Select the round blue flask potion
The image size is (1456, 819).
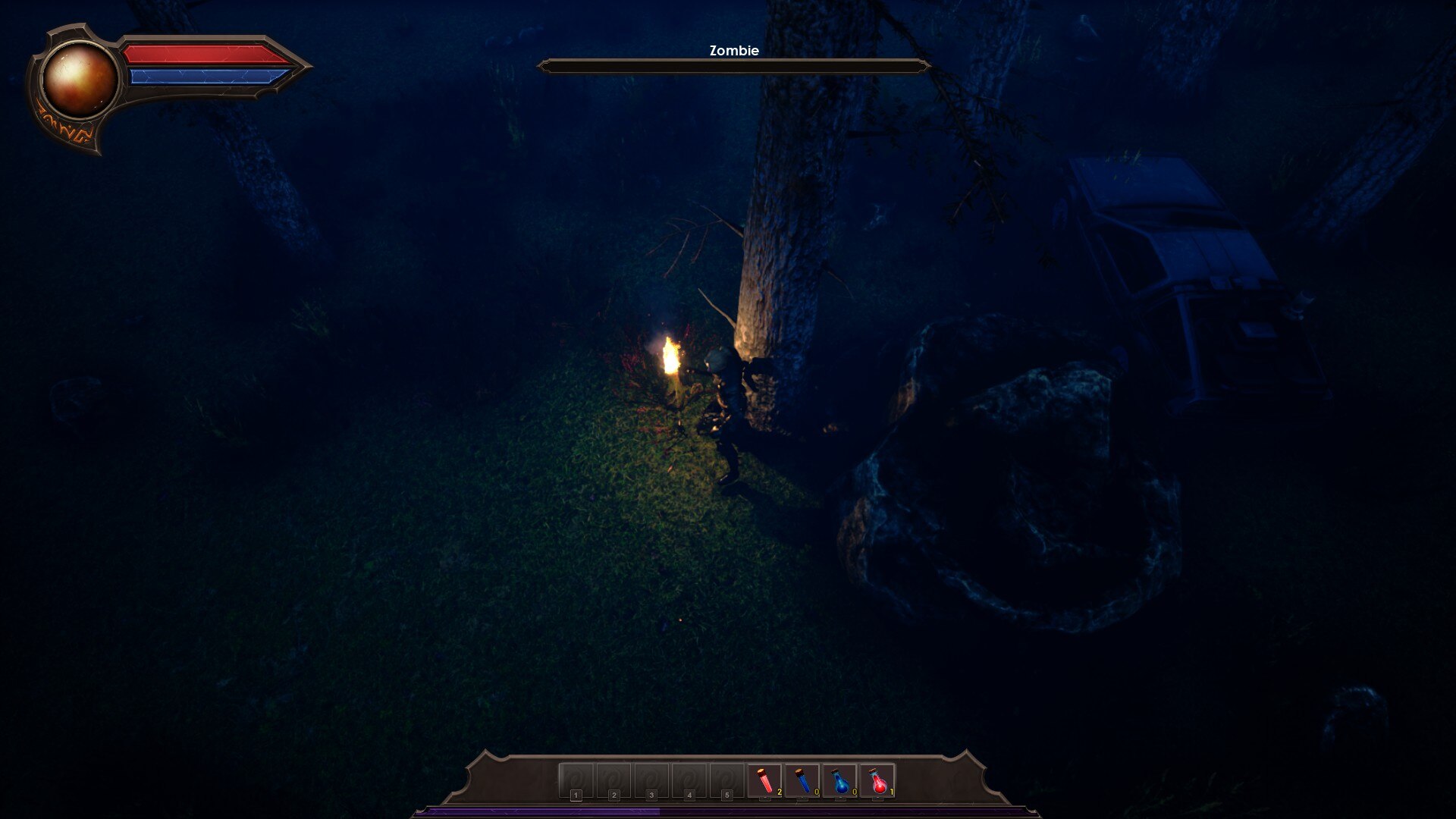click(840, 781)
